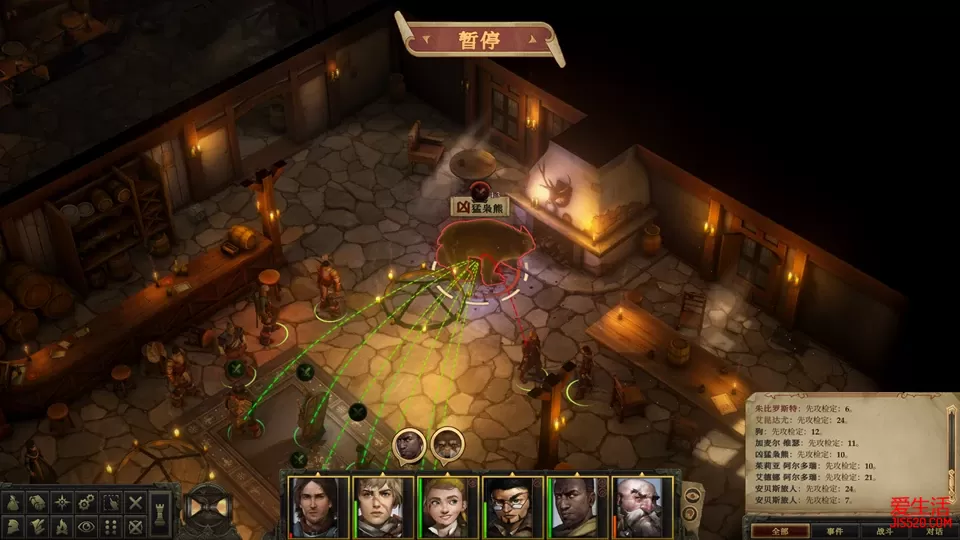
Task: Open the gears settings icon
Action: pyautogui.click(x=87, y=501)
